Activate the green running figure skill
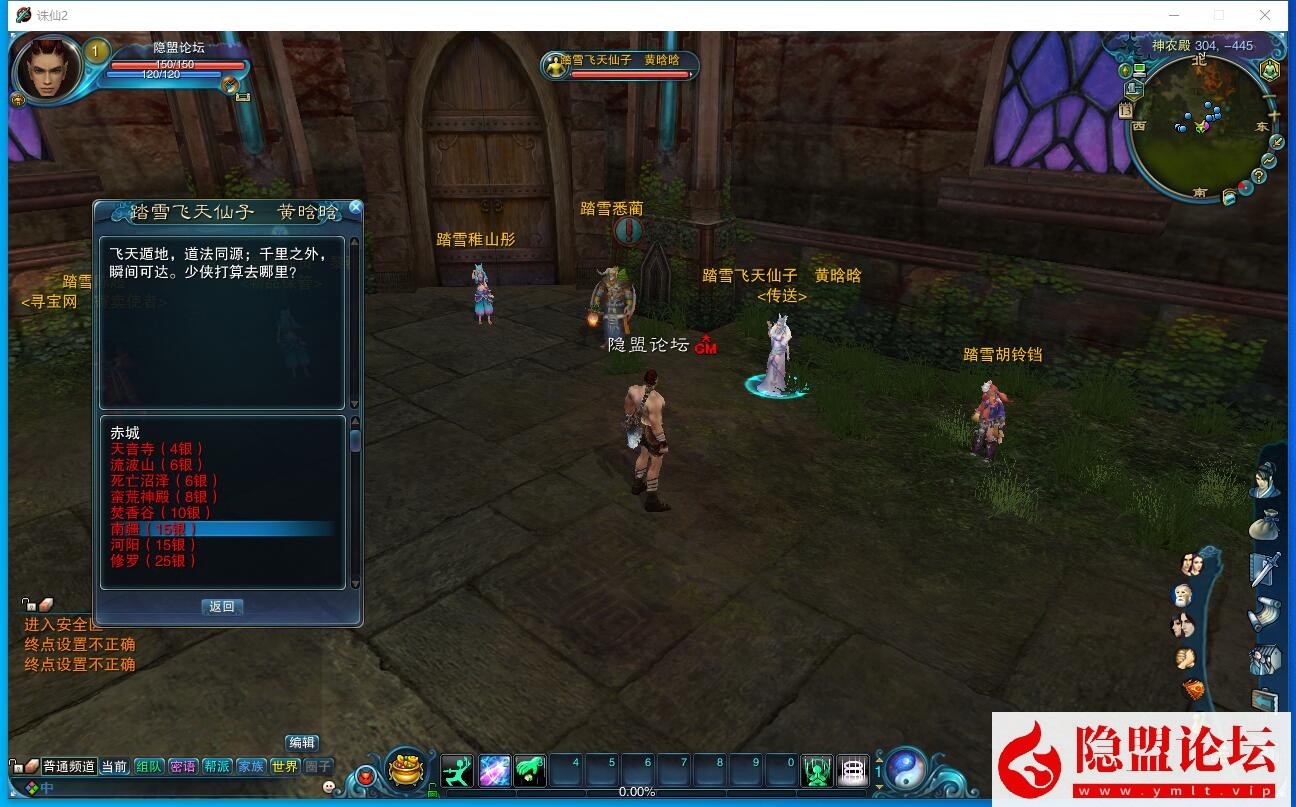The width and height of the screenshot is (1296, 807). [x=457, y=771]
